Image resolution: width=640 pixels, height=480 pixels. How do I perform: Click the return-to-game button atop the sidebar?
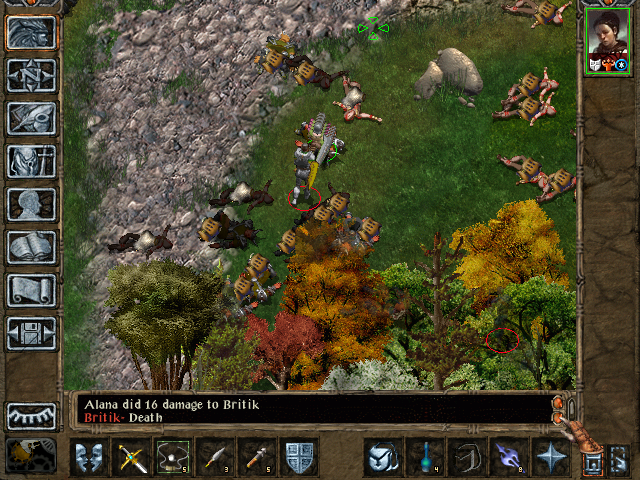point(31,32)
